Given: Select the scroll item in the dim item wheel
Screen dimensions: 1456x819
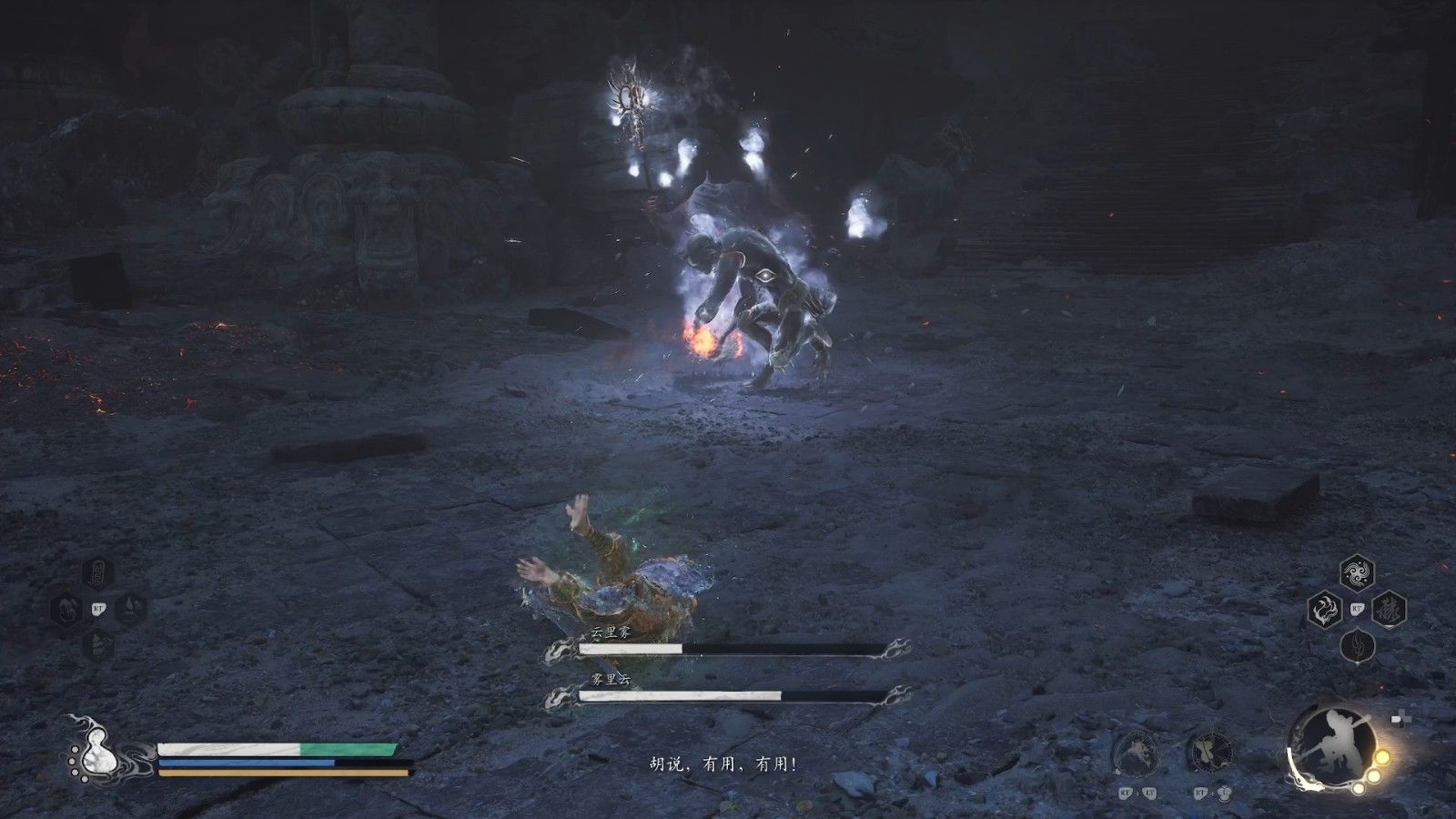Looking at the screenshot, I should coord(99,573).
